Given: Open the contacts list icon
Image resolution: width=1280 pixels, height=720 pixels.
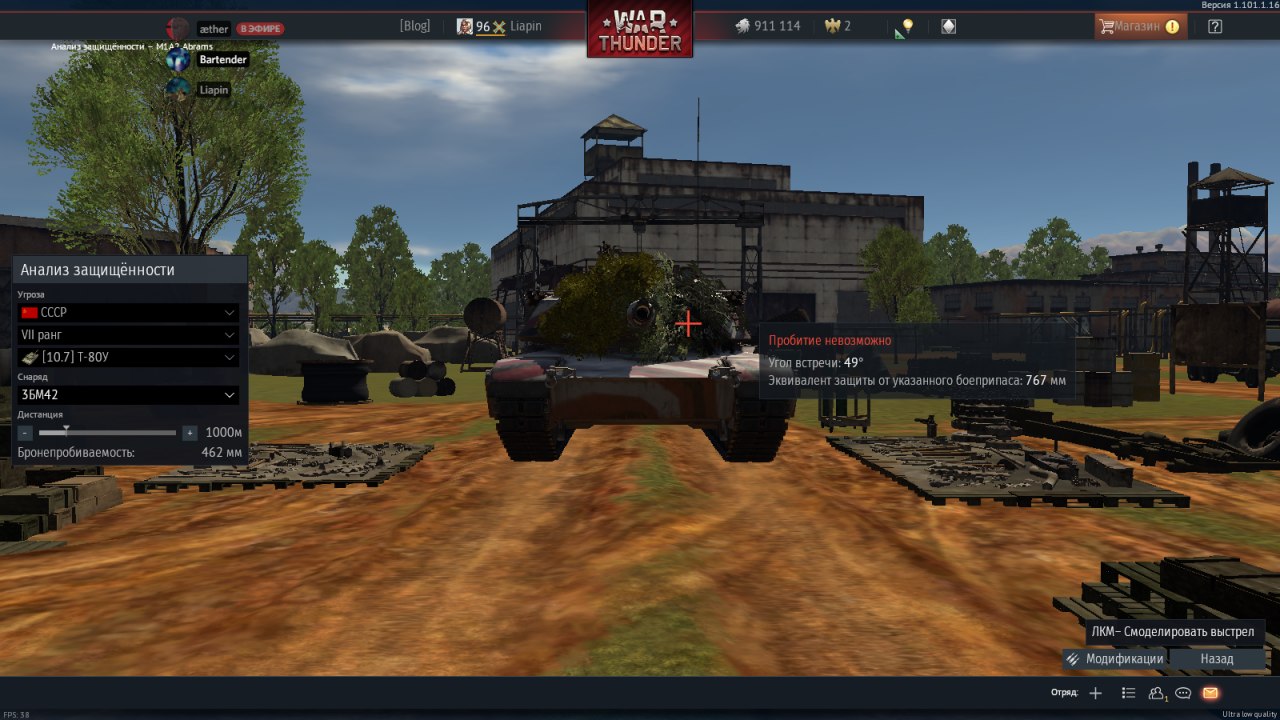Looking at the screenshot, I should 1158,693.
